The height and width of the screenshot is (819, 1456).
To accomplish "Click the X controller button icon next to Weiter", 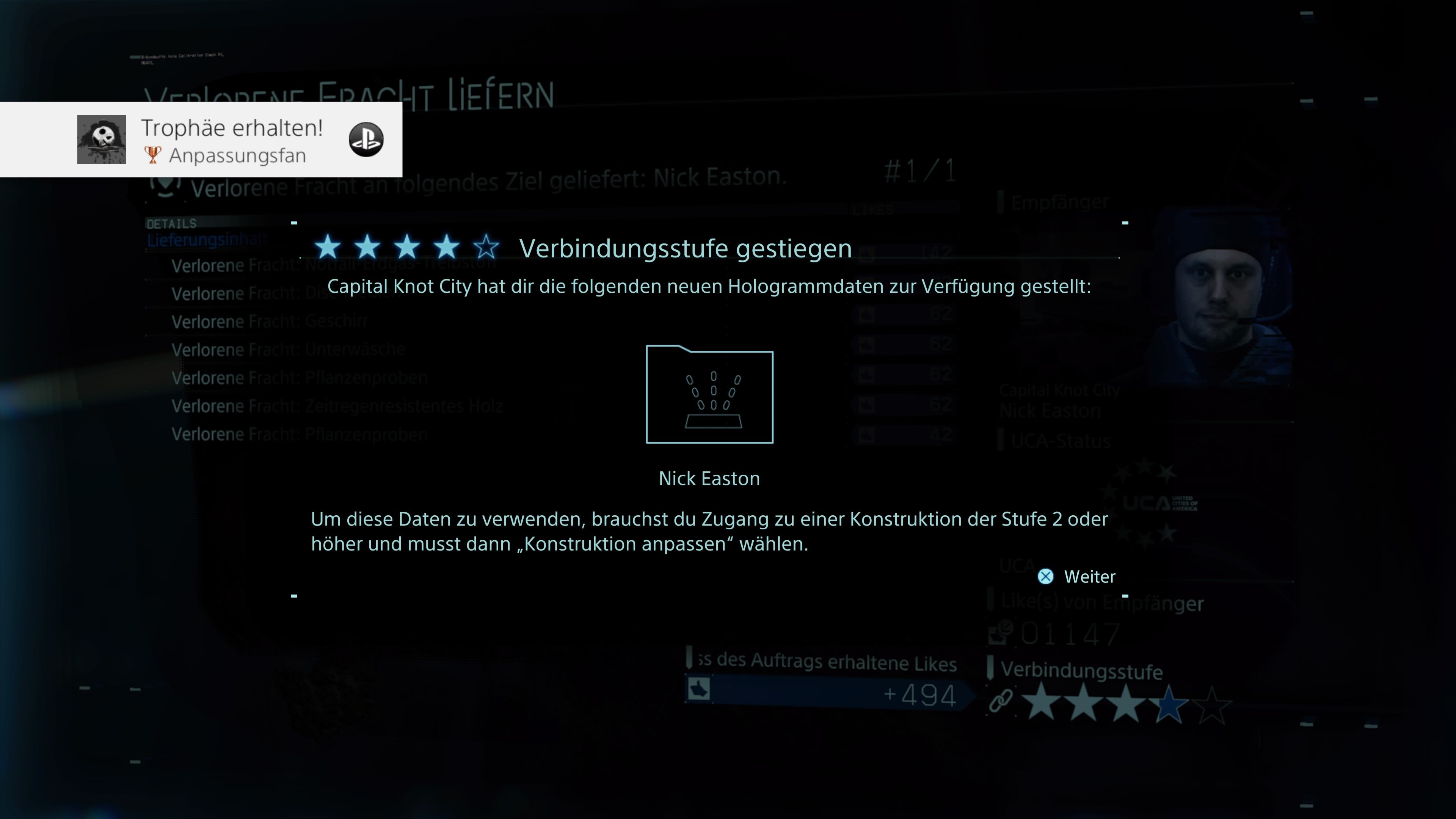I will 1046,577.
